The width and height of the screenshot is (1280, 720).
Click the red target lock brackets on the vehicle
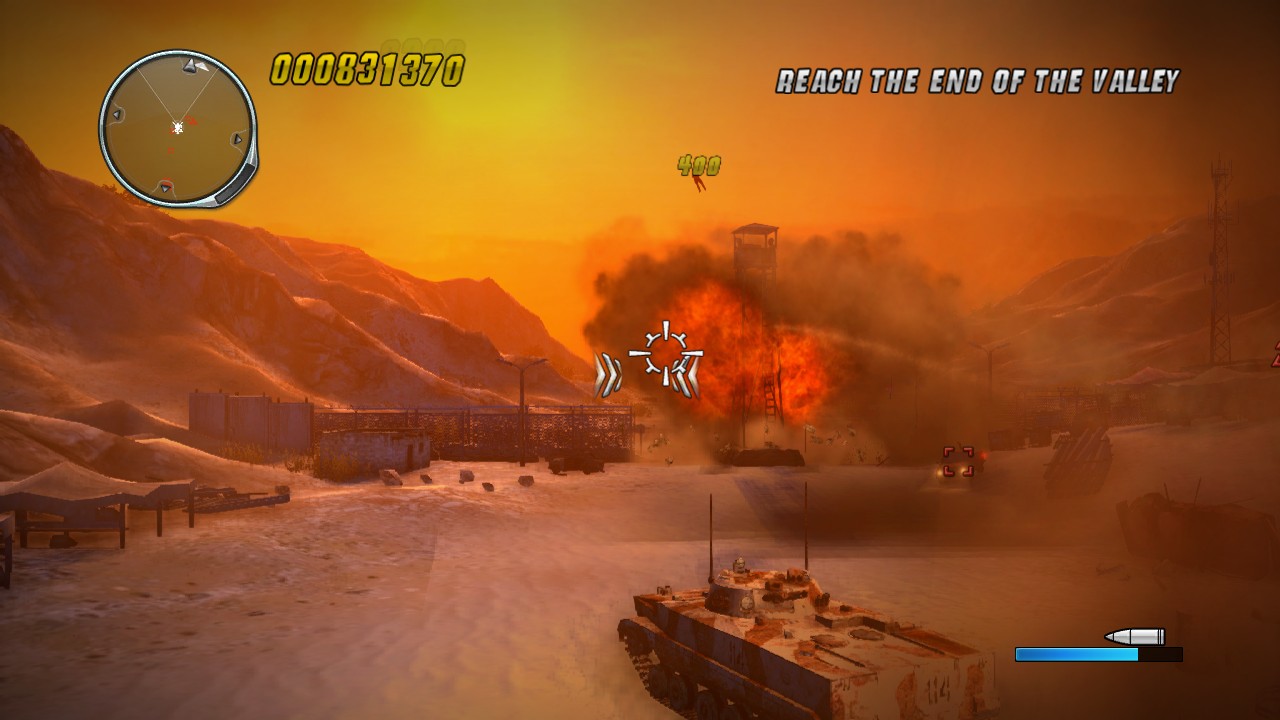tap(959, 460)
